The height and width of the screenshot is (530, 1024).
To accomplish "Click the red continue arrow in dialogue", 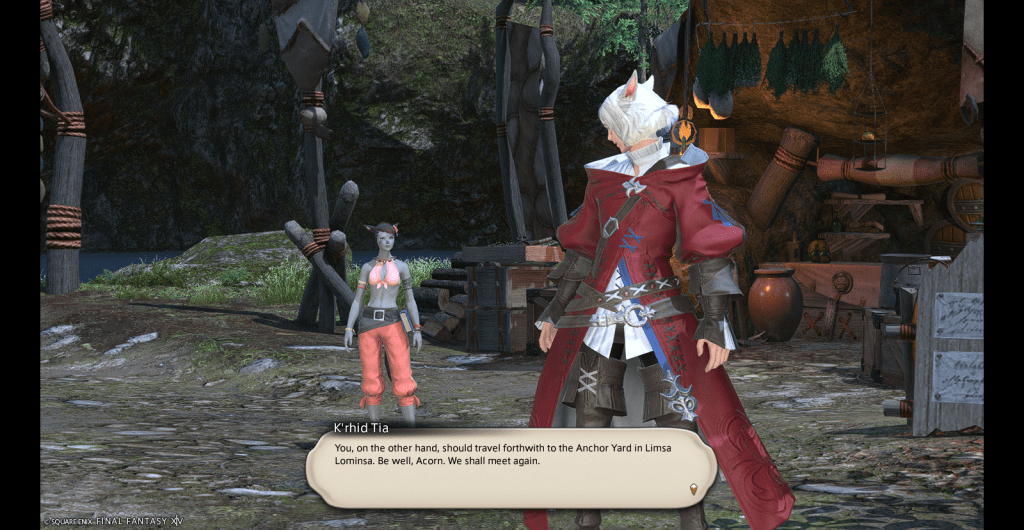I will click(694, 489).
